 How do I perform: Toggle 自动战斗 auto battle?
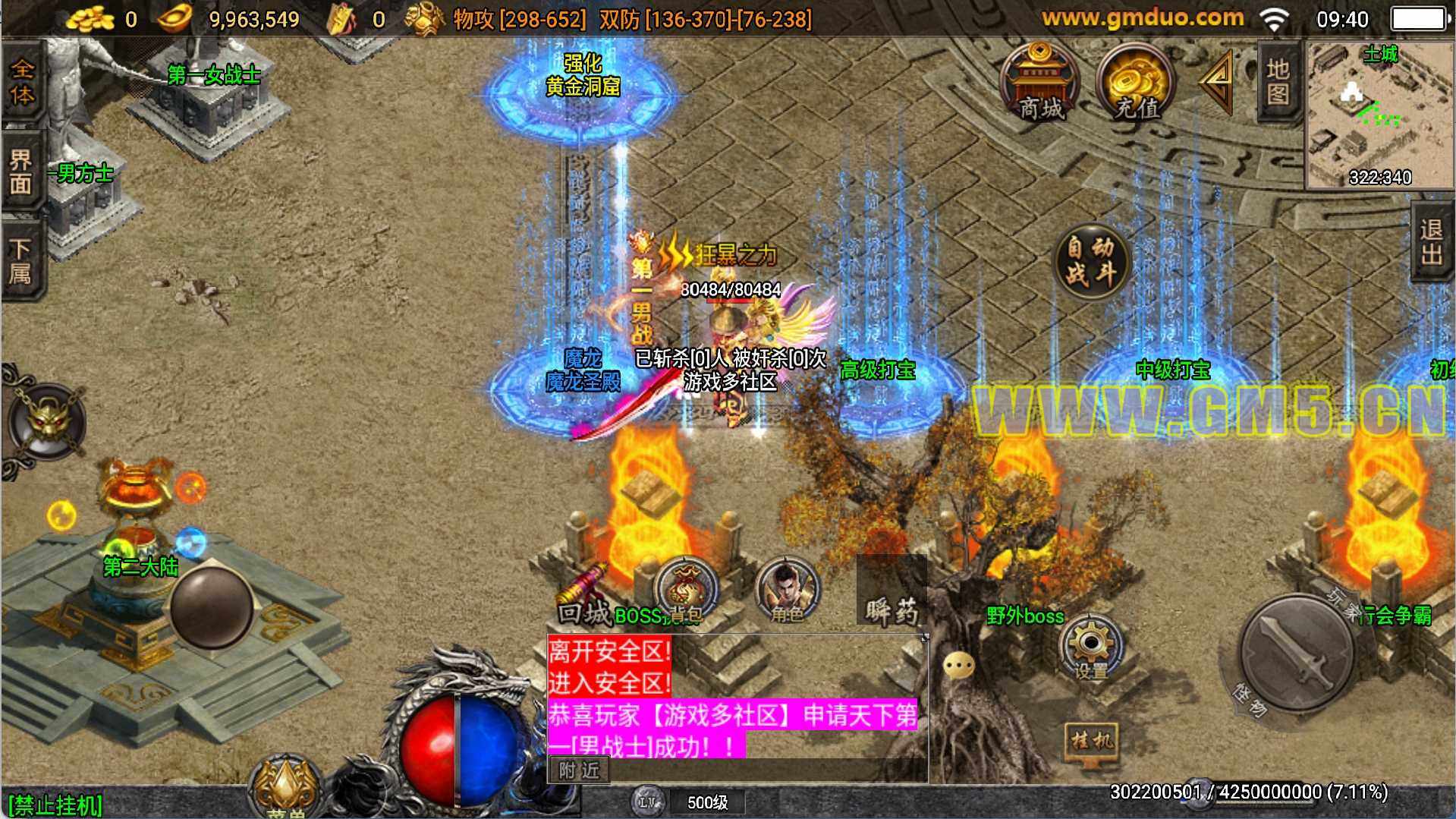pos(1091,260)
